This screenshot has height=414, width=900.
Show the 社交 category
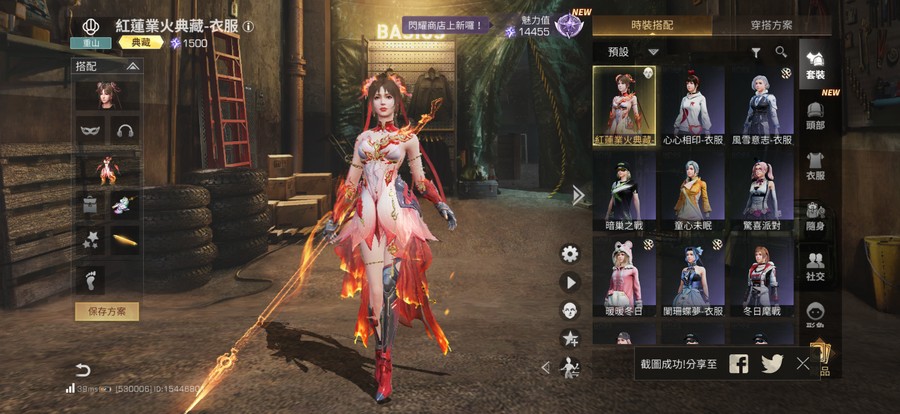pyautogui.click(x=815, y=265)
